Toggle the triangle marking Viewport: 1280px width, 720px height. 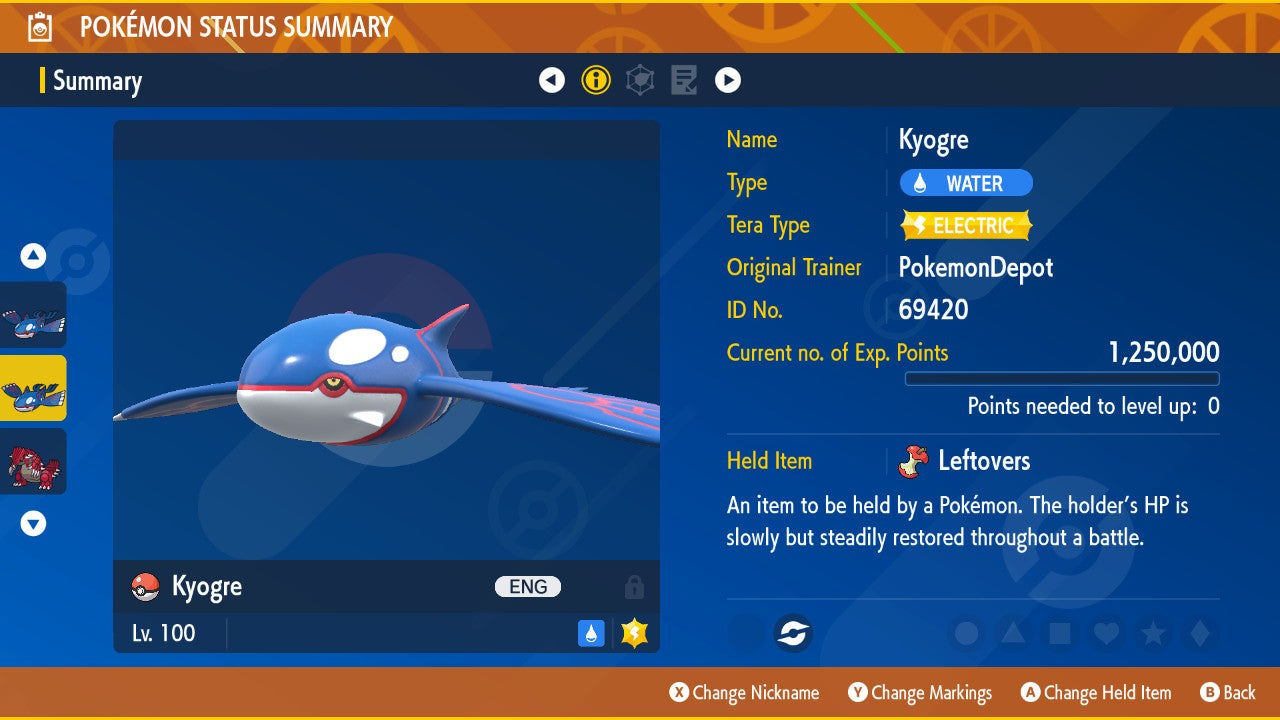pyautogui.click(x=1013, y=633)
